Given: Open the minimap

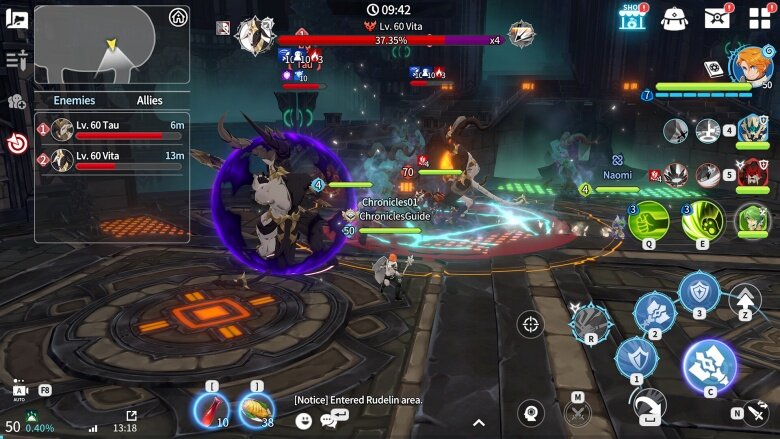Looking at the screenshot, I should 111,45.
